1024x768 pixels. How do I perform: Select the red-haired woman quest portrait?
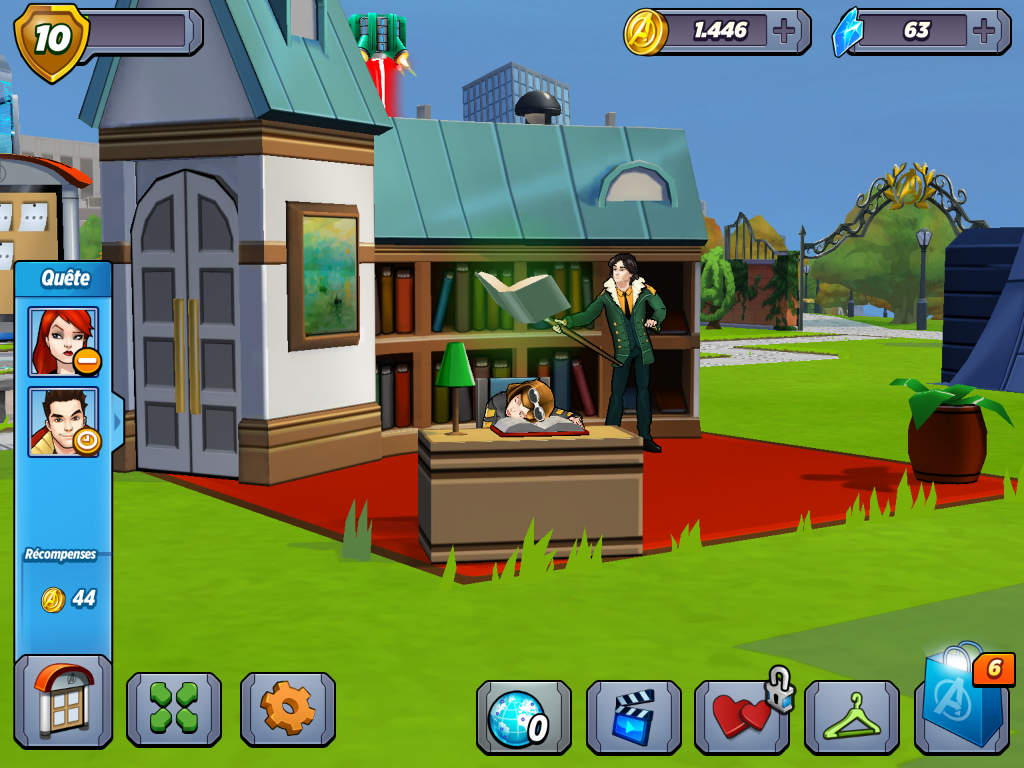tap(63, 342)
